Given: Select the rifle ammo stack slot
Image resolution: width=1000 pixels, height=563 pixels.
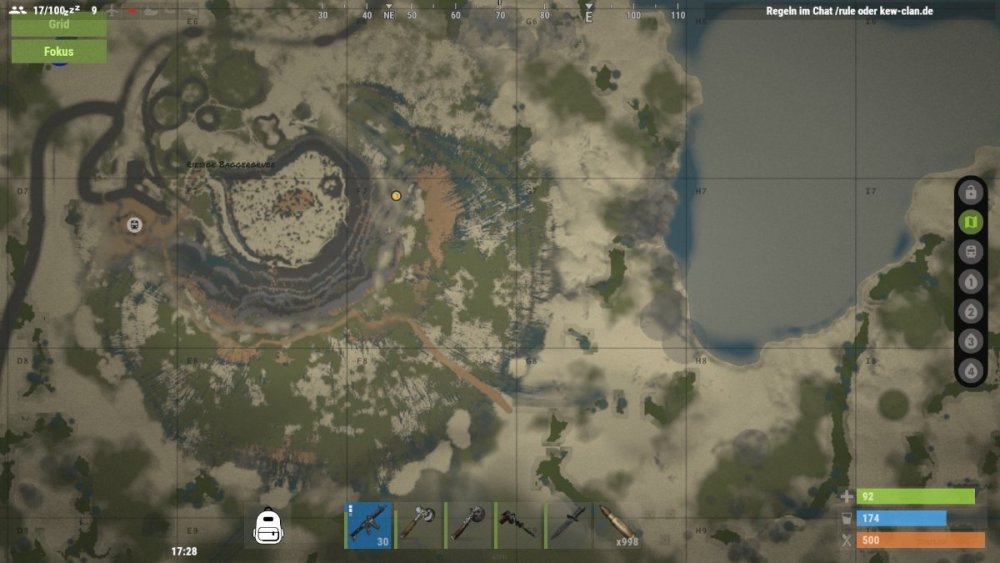Looking at the screenshot, I should click(617, 525).
